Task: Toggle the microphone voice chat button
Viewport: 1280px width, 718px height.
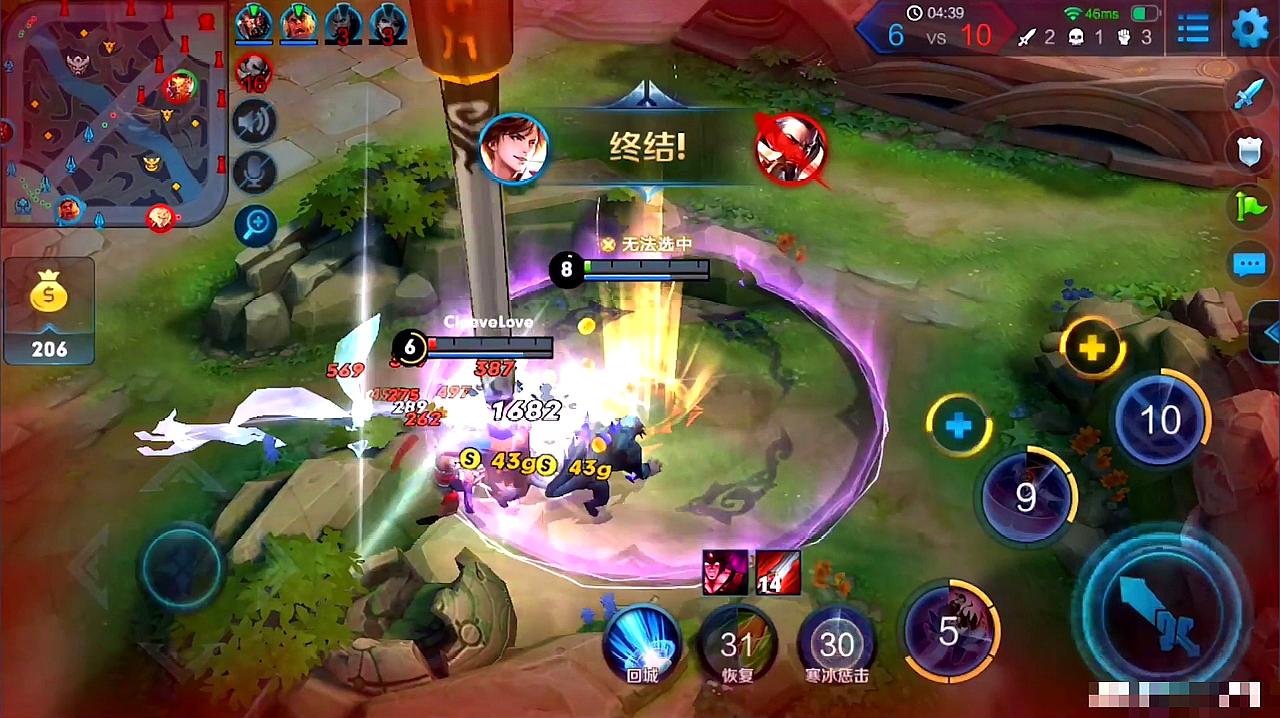Action: point(254,172)
